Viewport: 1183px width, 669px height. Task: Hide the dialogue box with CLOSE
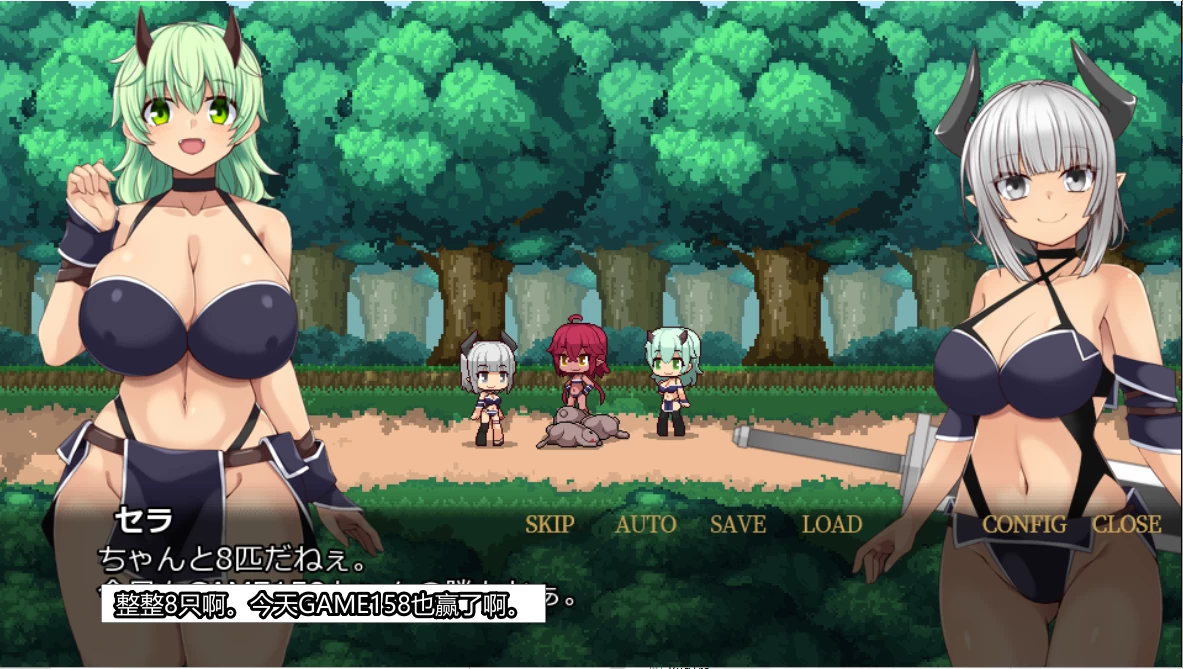click(x=1126, y=524)
